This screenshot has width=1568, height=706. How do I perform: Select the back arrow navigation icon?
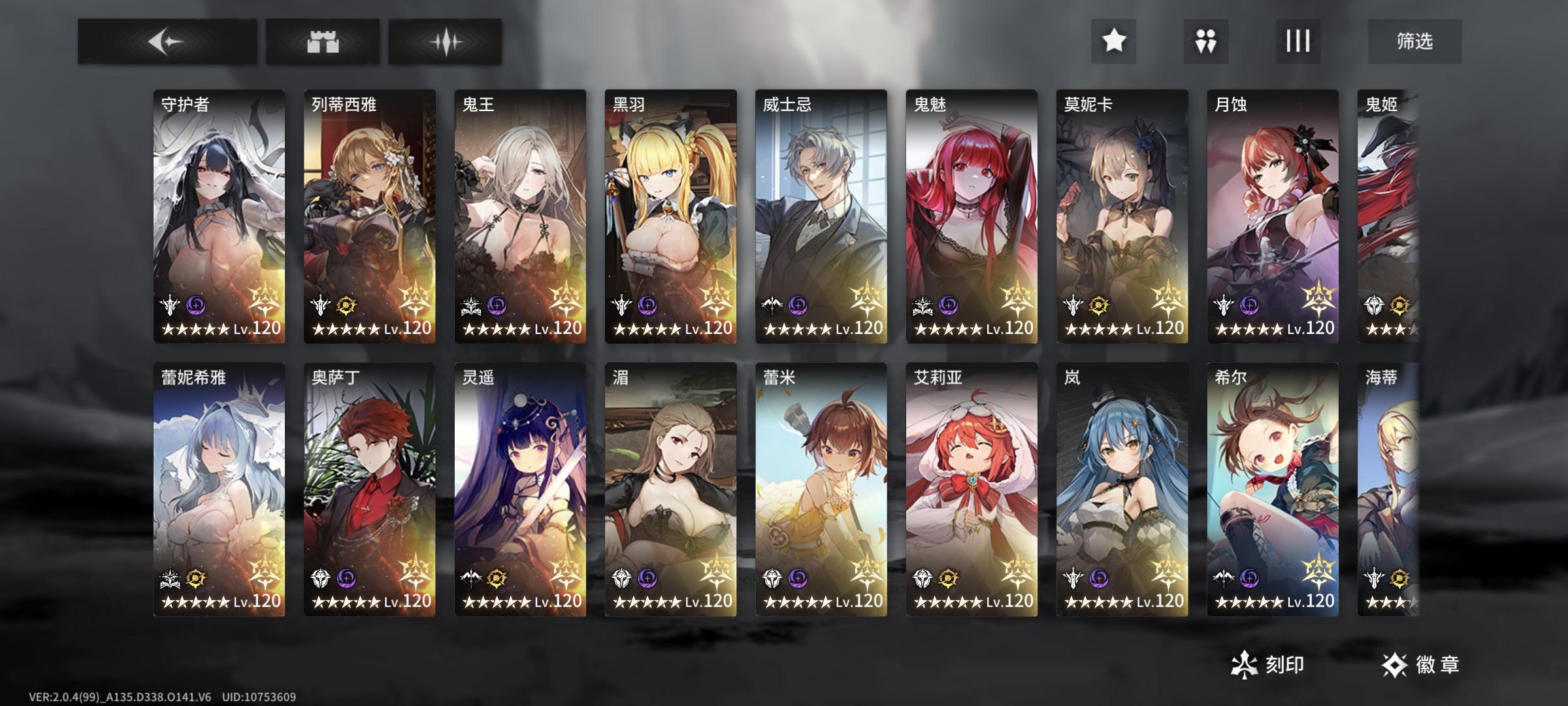pos(167,41)
